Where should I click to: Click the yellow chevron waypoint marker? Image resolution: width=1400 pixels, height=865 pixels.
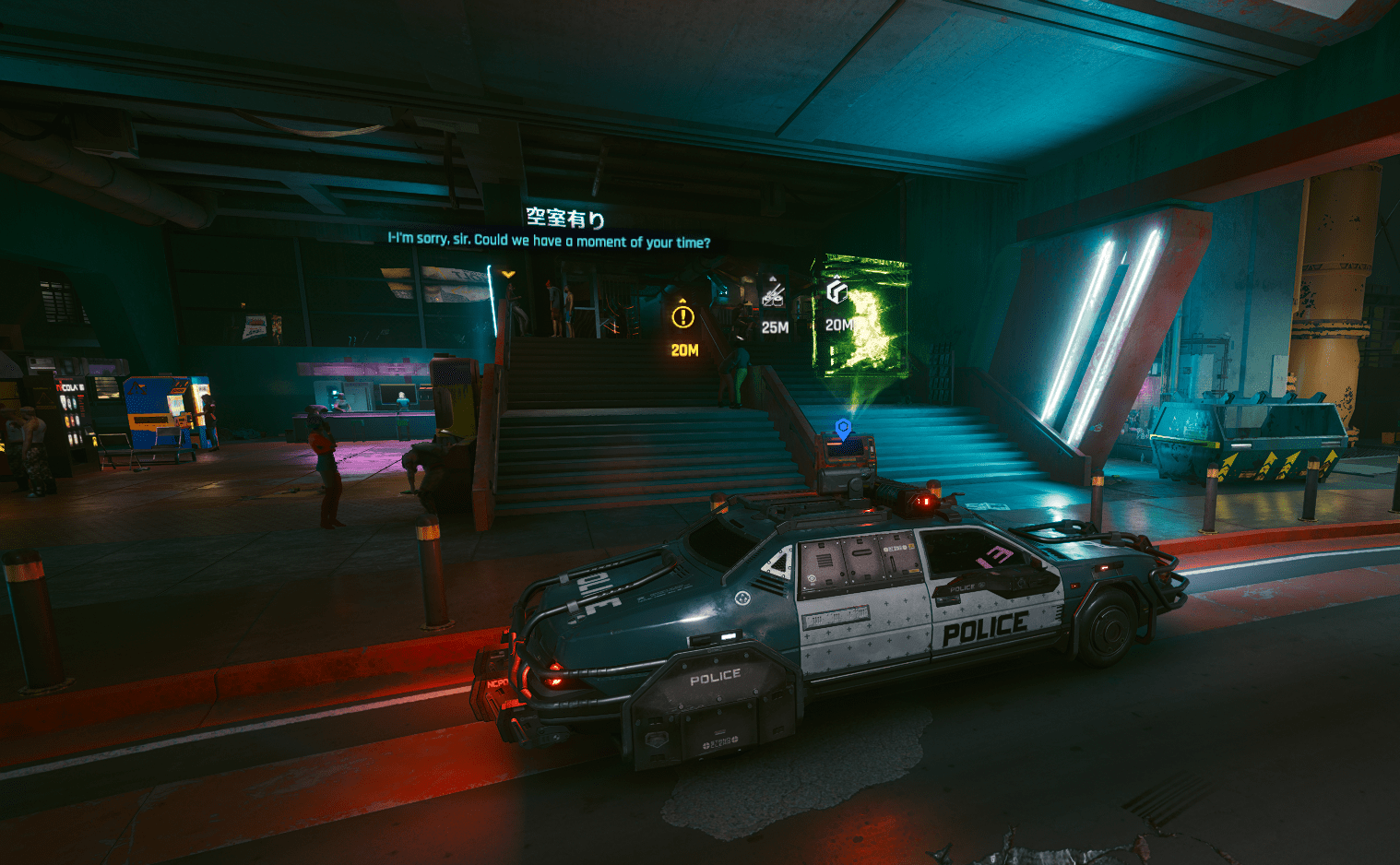(508, 274)
